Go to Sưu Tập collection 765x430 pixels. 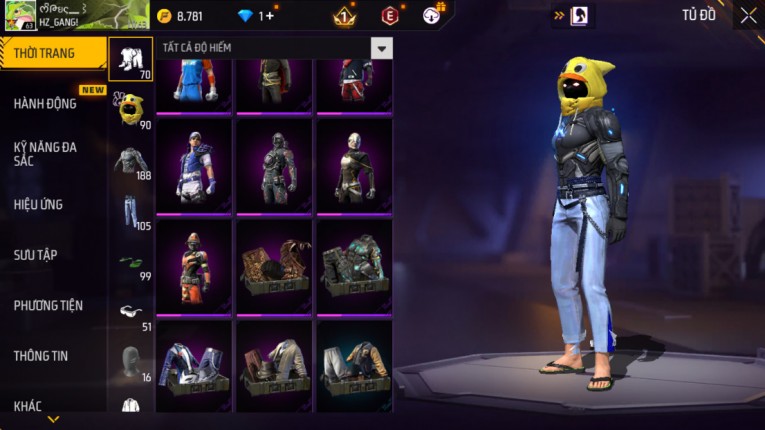pyautogui.click(x=36, y=255)
